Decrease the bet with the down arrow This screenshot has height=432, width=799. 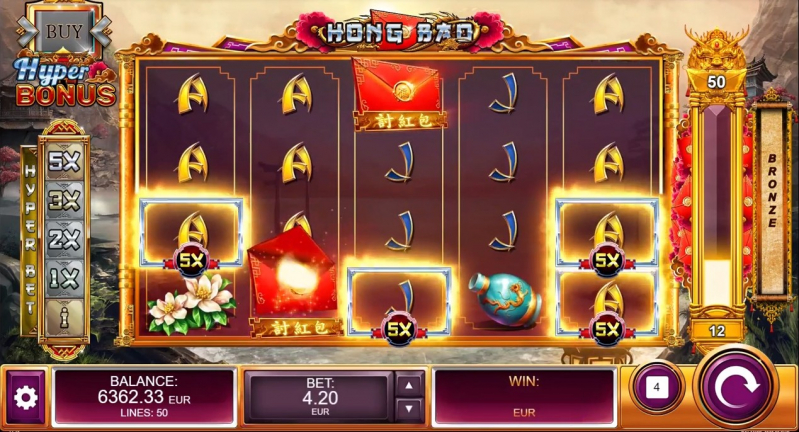408,408
